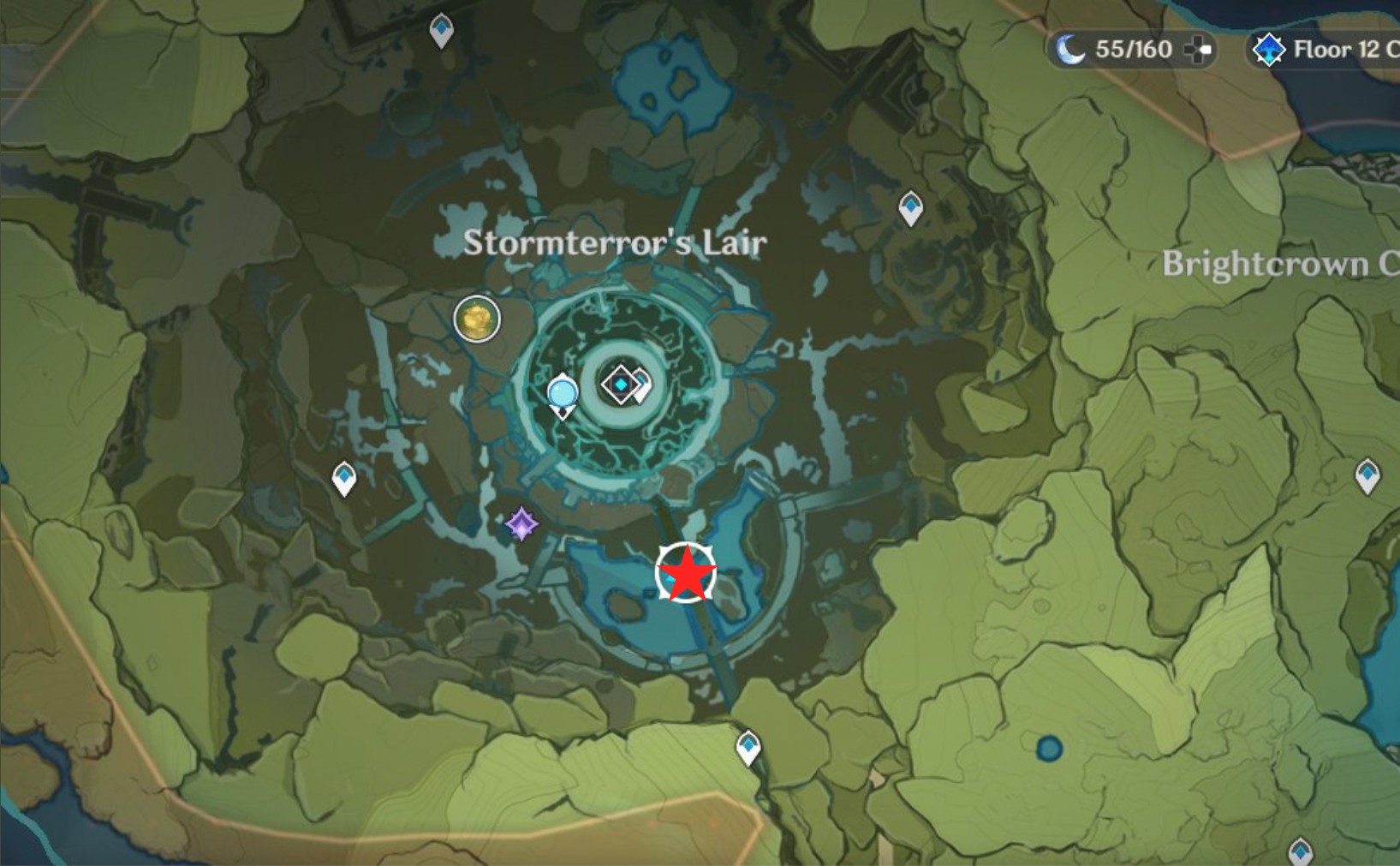Open the Spiral Abyss icon beside Floor 12

click(x=1269, y=50)
